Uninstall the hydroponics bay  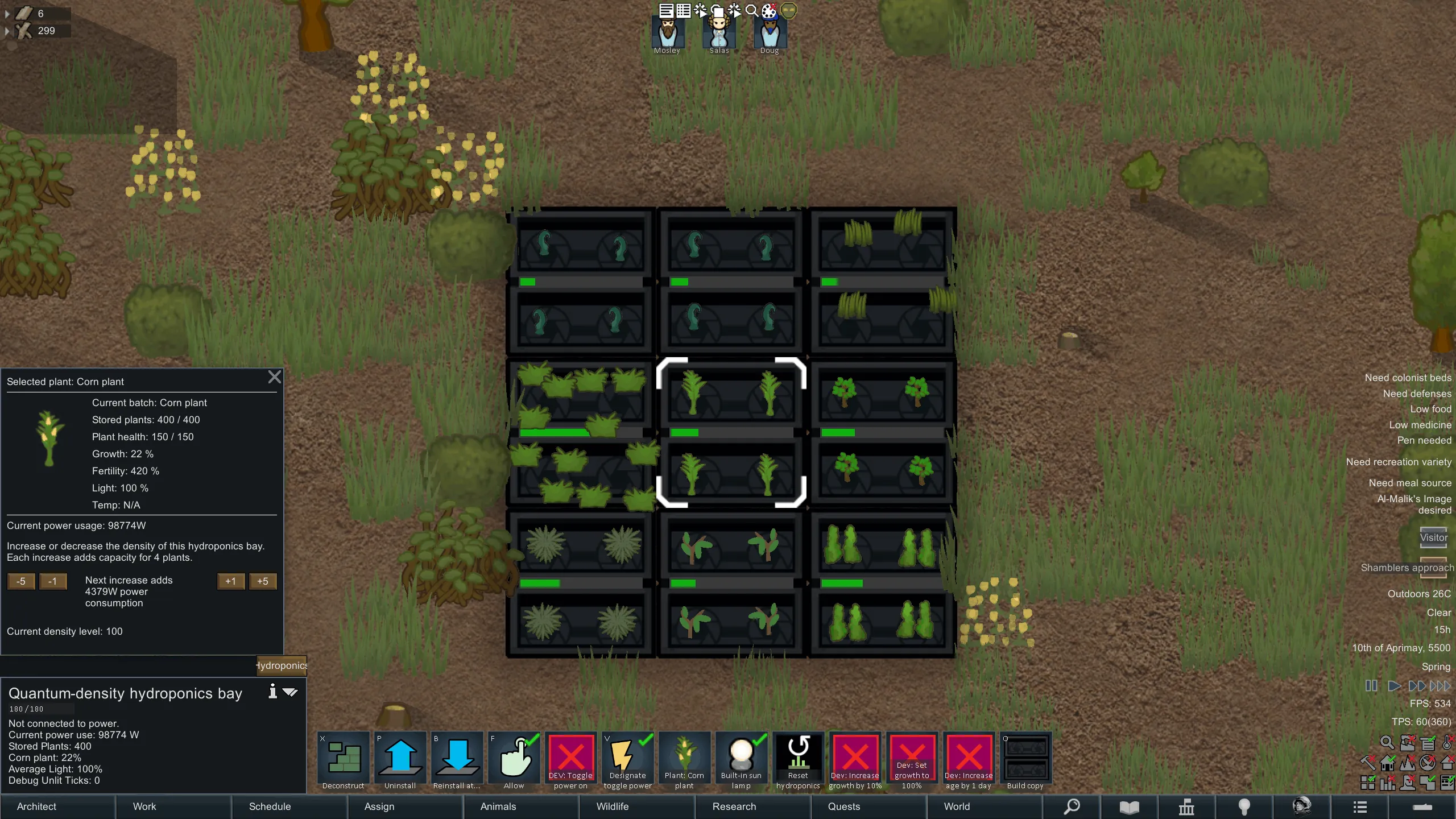click(x=400, y=760)
